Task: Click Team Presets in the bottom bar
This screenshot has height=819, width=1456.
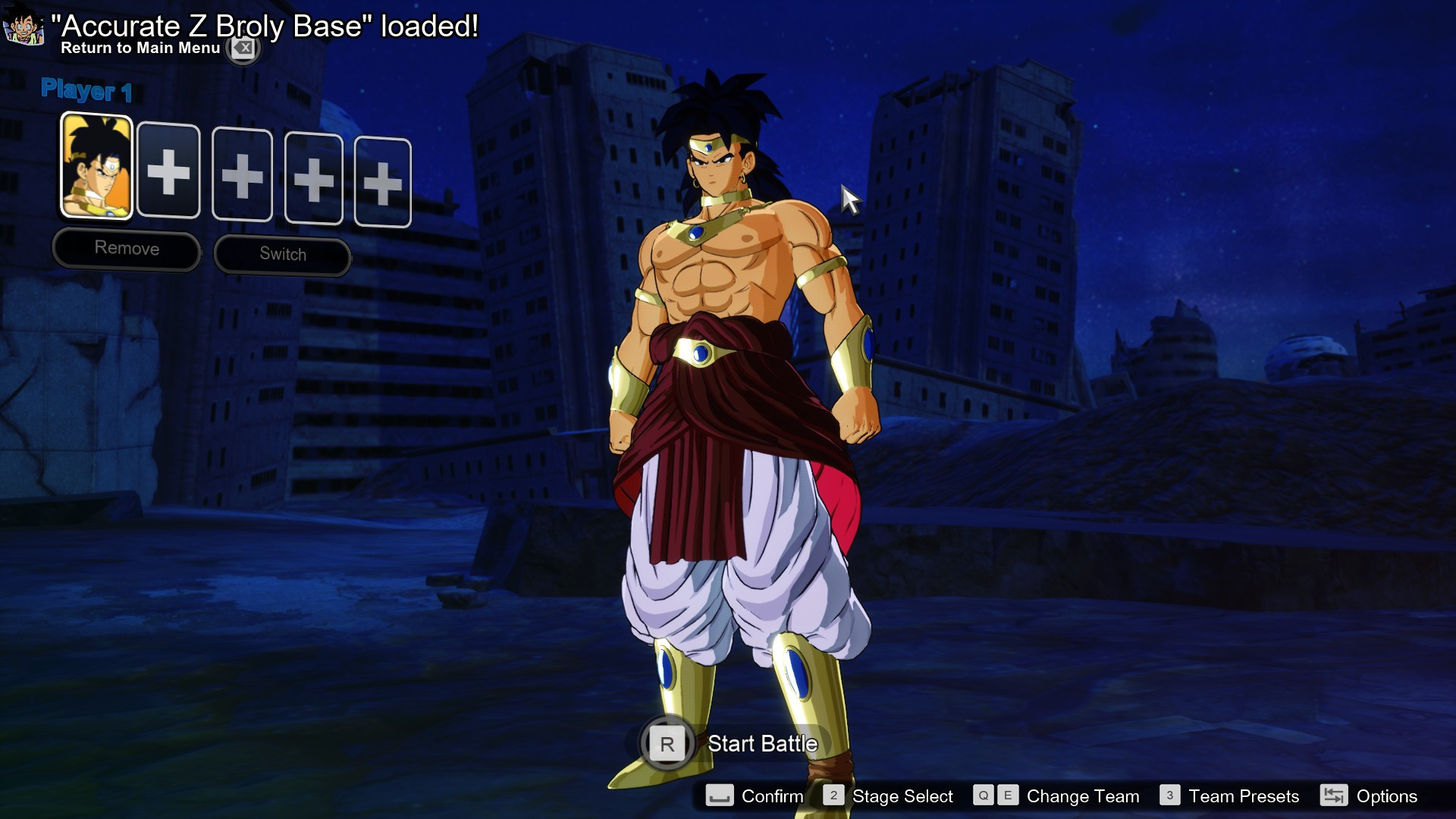Action: 1244,796
